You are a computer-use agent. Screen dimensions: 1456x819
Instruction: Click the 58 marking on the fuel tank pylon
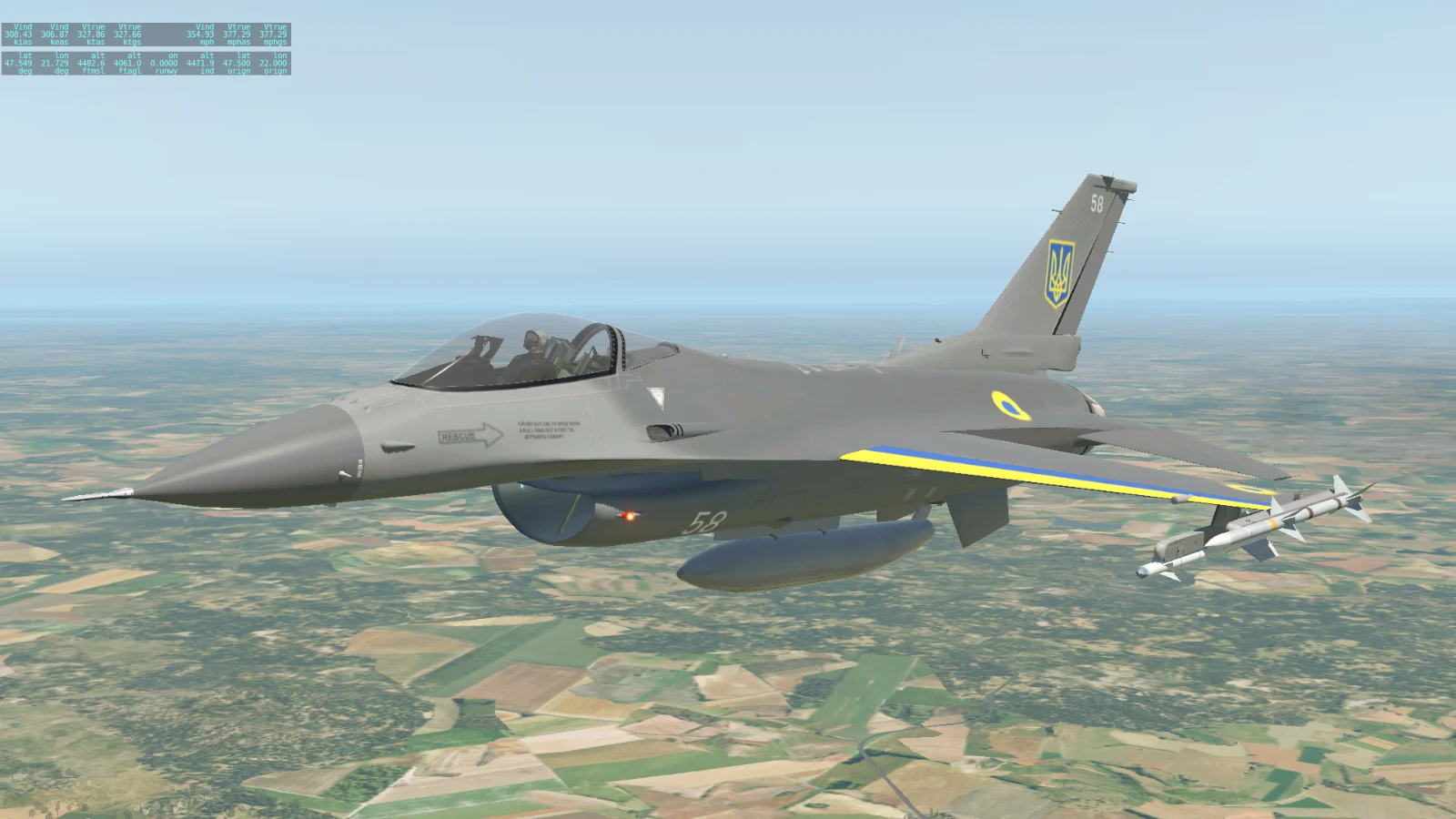coord(705,521)
